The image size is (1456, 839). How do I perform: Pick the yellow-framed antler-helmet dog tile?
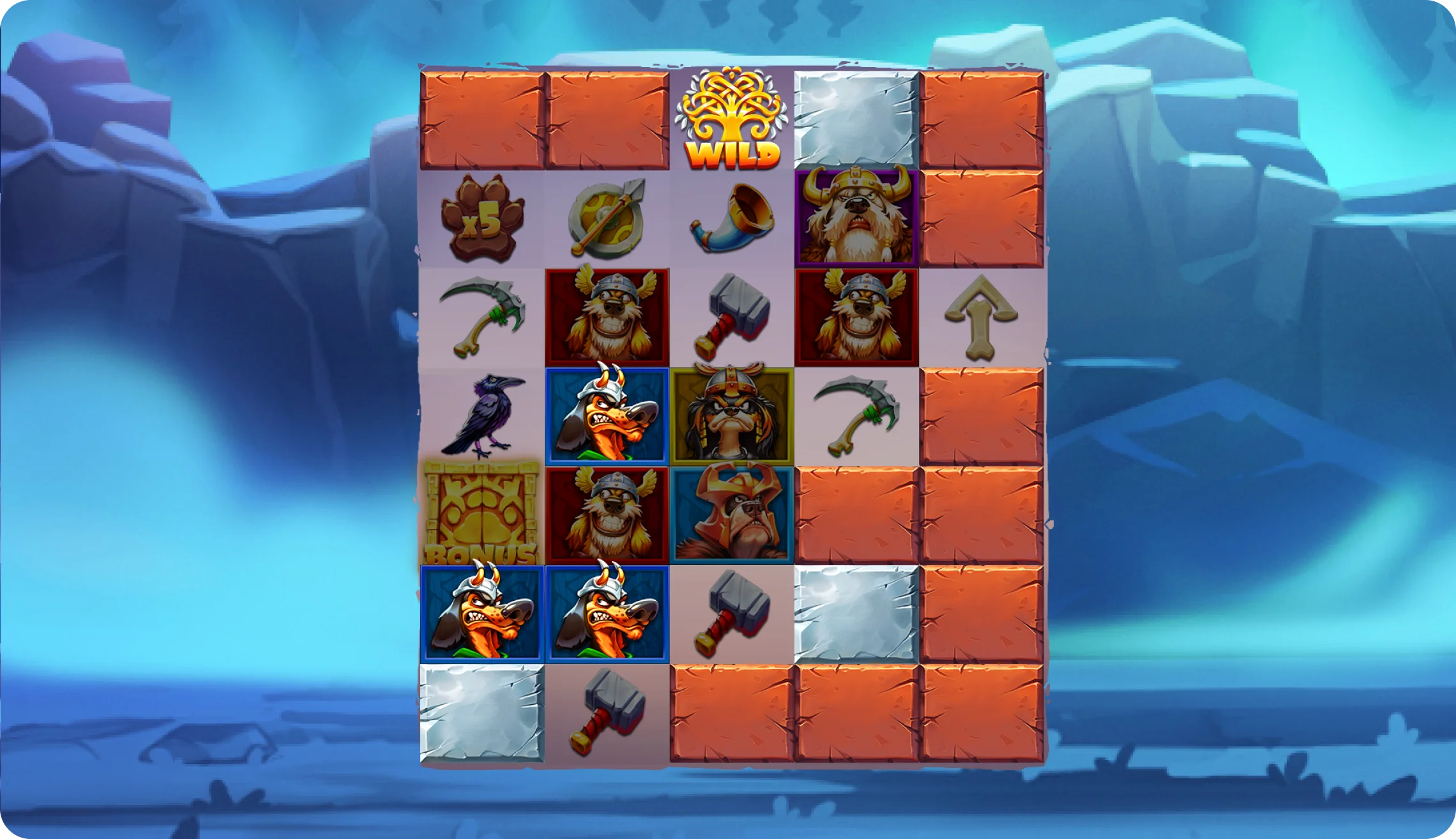click(x=732, y=416)
